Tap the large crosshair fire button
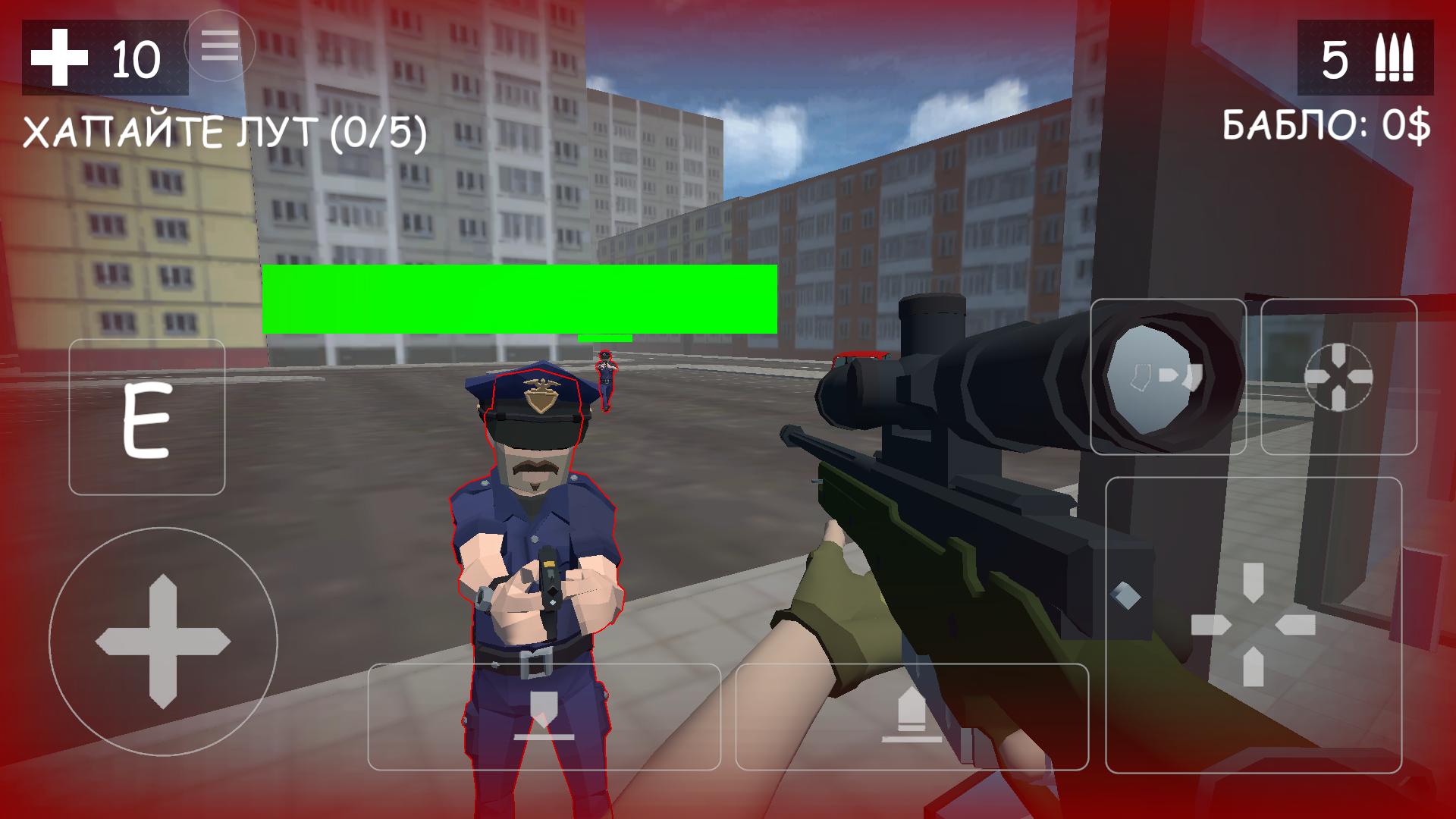This screenshot has height=819, width=1456. click(x=1253, y=625)
